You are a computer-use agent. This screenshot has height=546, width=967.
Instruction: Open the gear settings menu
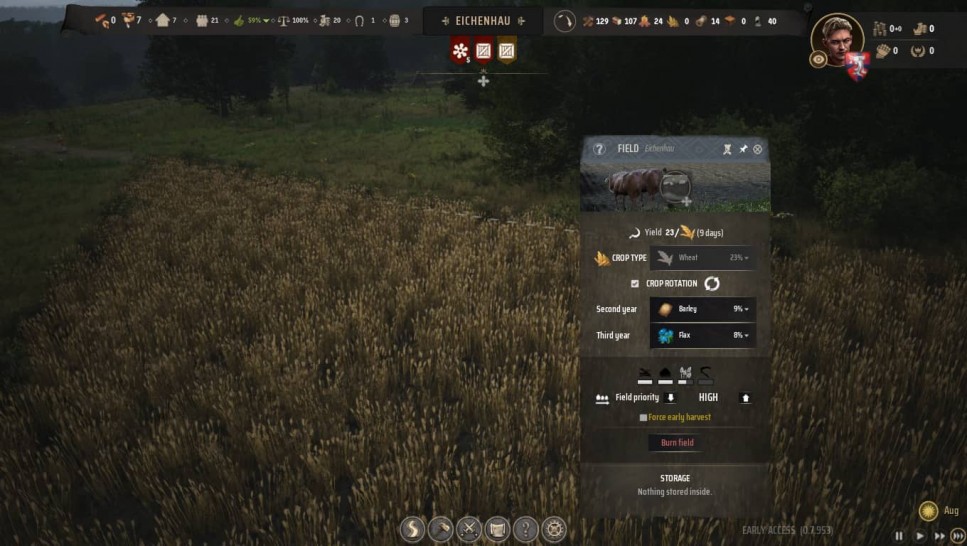tap(553, 529)
